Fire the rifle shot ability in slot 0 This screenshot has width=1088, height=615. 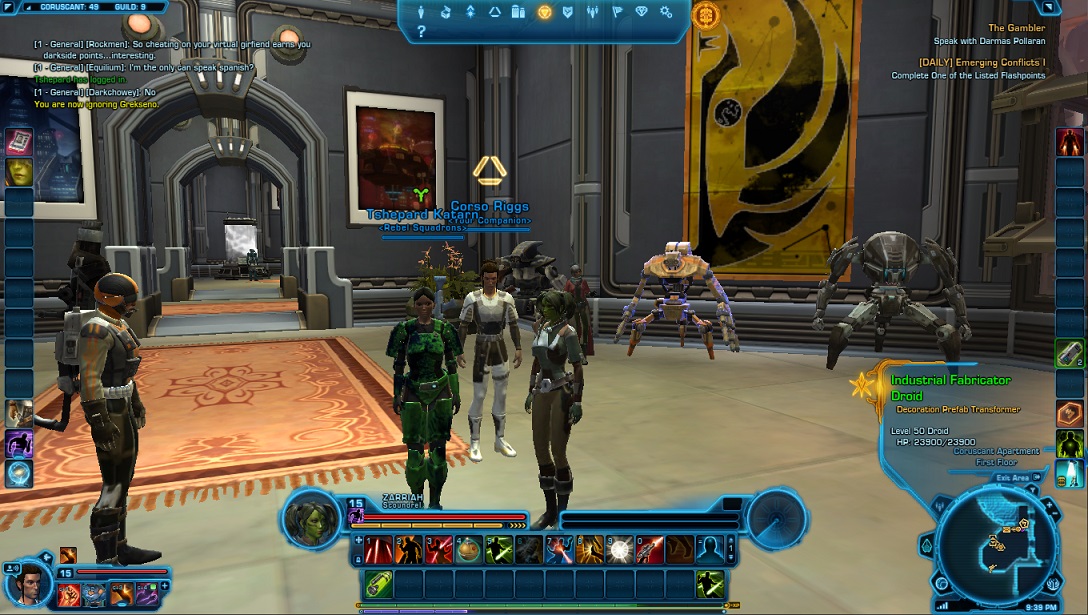[650, 549]
